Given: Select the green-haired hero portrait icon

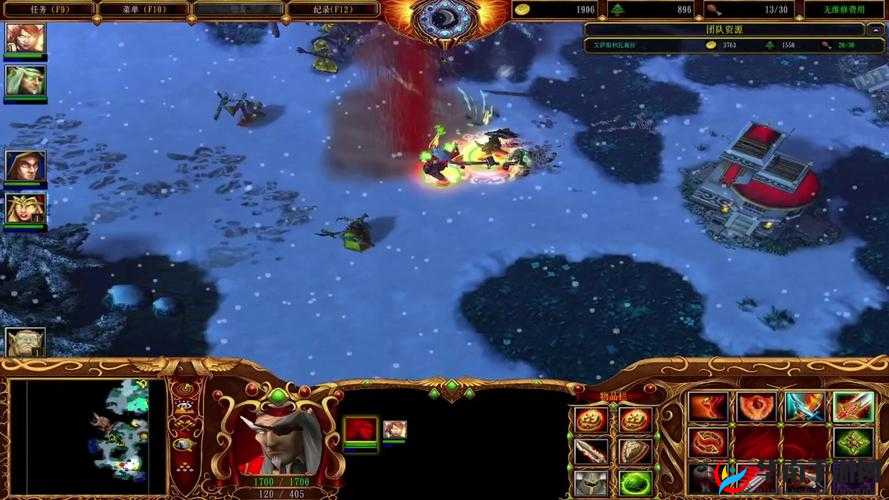Looking at the screenshot, I should coord(25,80).
